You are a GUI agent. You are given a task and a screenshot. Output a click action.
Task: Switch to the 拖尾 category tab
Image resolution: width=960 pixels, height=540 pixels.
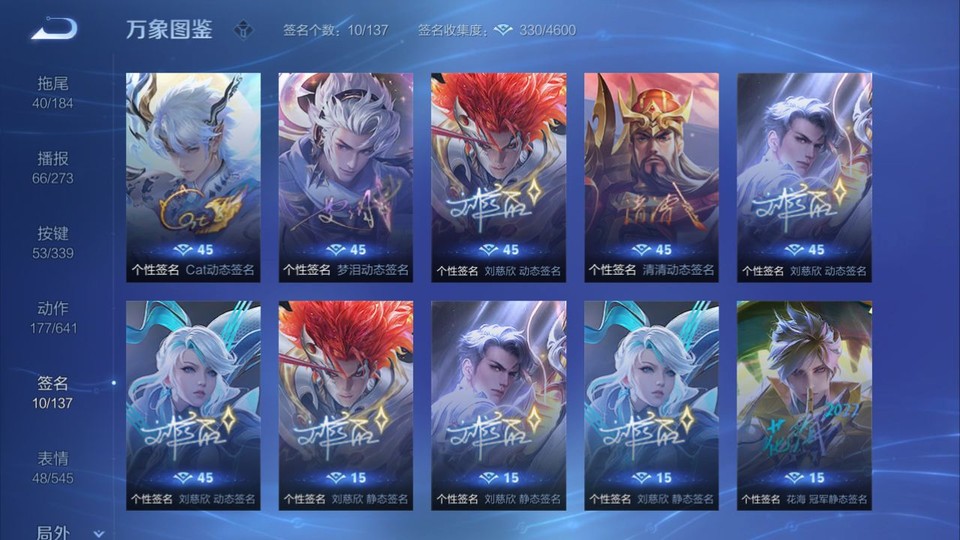click(x=54, y=91)
